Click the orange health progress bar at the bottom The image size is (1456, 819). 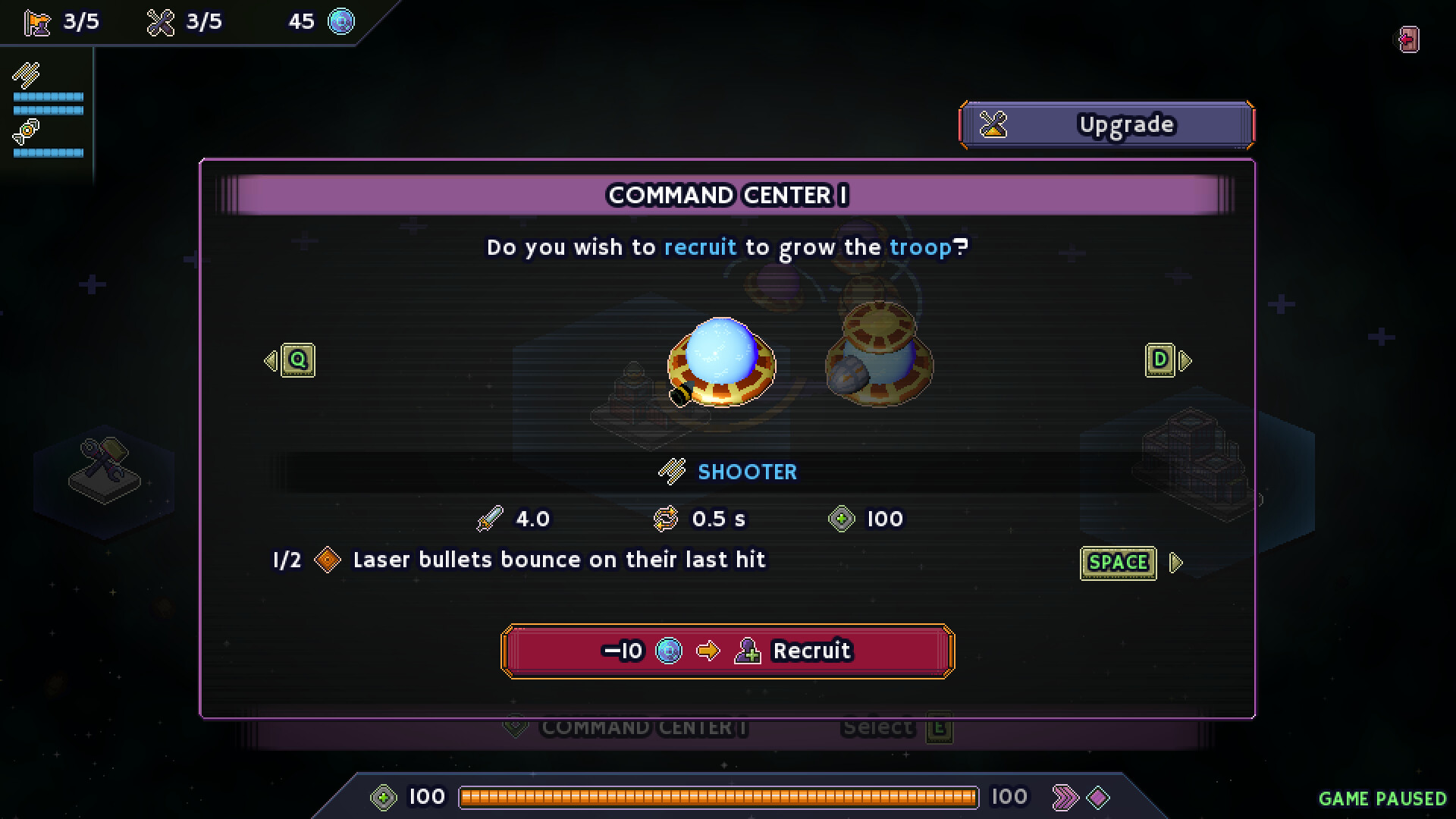(x=720, y=796)
